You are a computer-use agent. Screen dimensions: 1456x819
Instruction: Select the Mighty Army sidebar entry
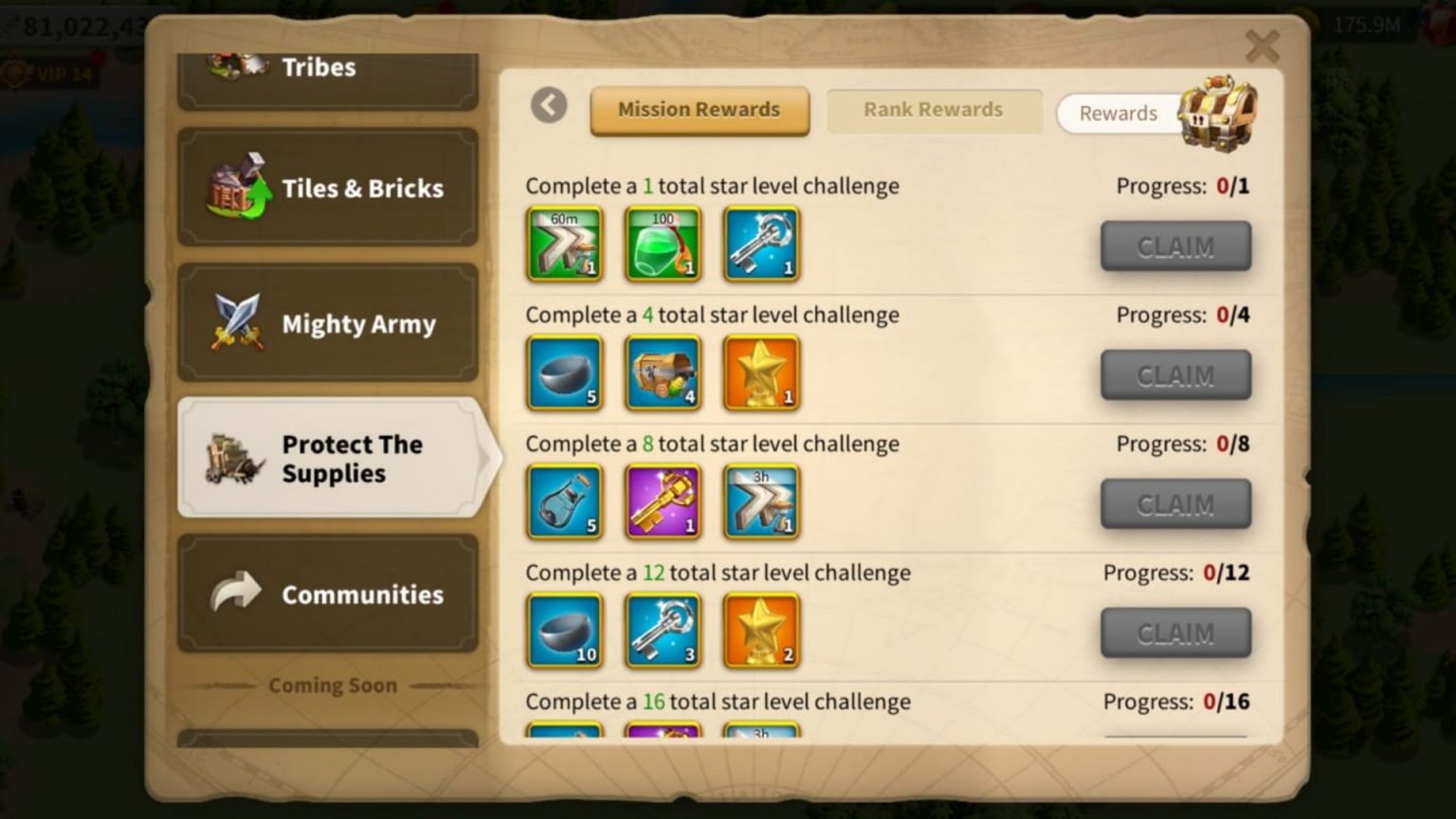(327, 323)
